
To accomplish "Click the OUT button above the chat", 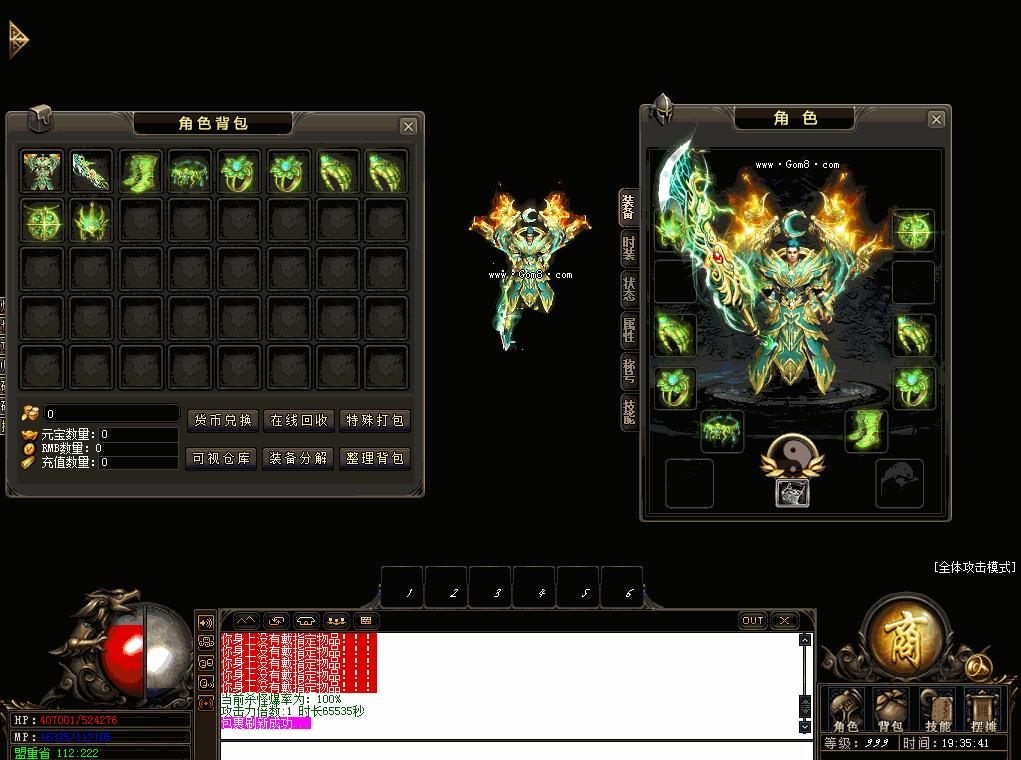I will [753, 621].
